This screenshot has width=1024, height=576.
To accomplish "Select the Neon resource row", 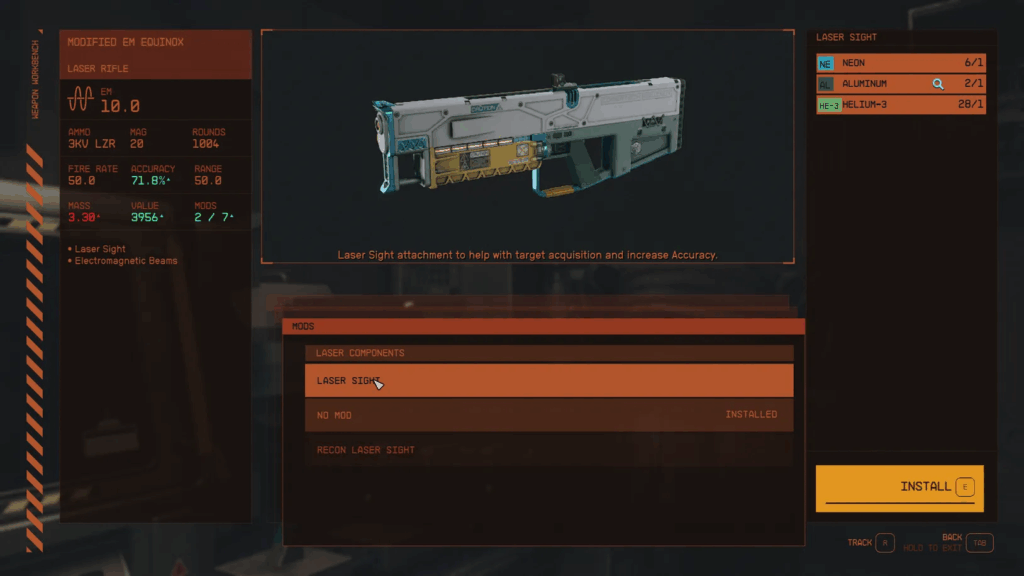I will coord(900,63).
